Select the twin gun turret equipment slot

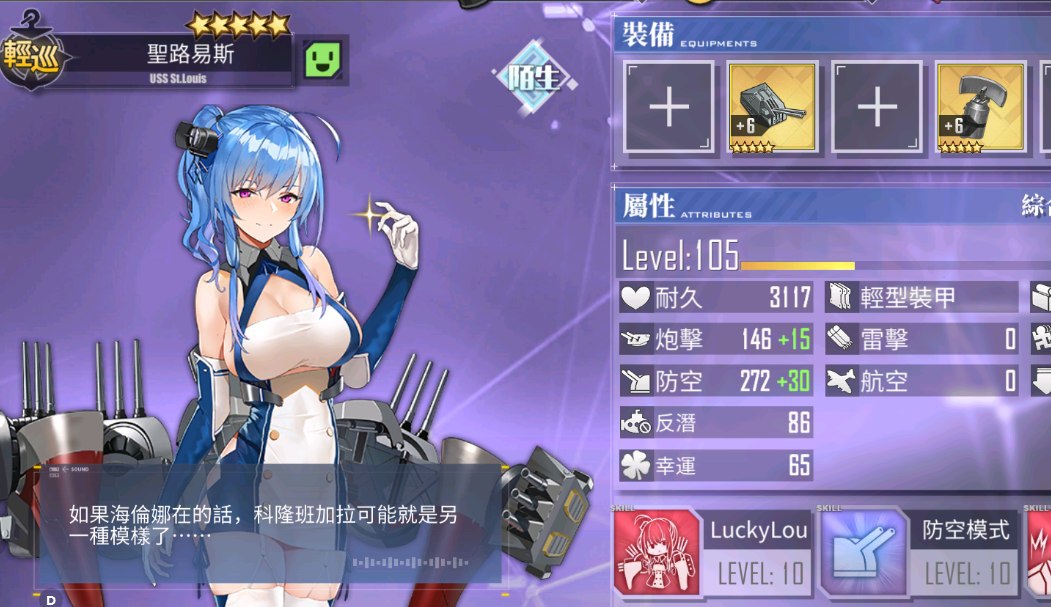pyautogui.click(x=772, y=107)
